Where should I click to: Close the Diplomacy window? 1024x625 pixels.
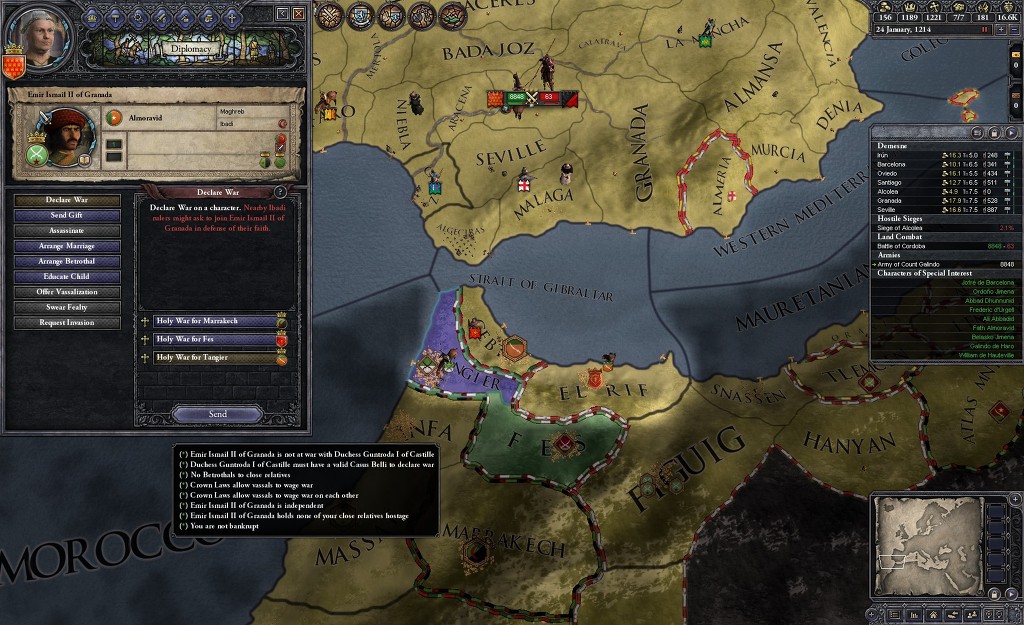pos(298,13)
